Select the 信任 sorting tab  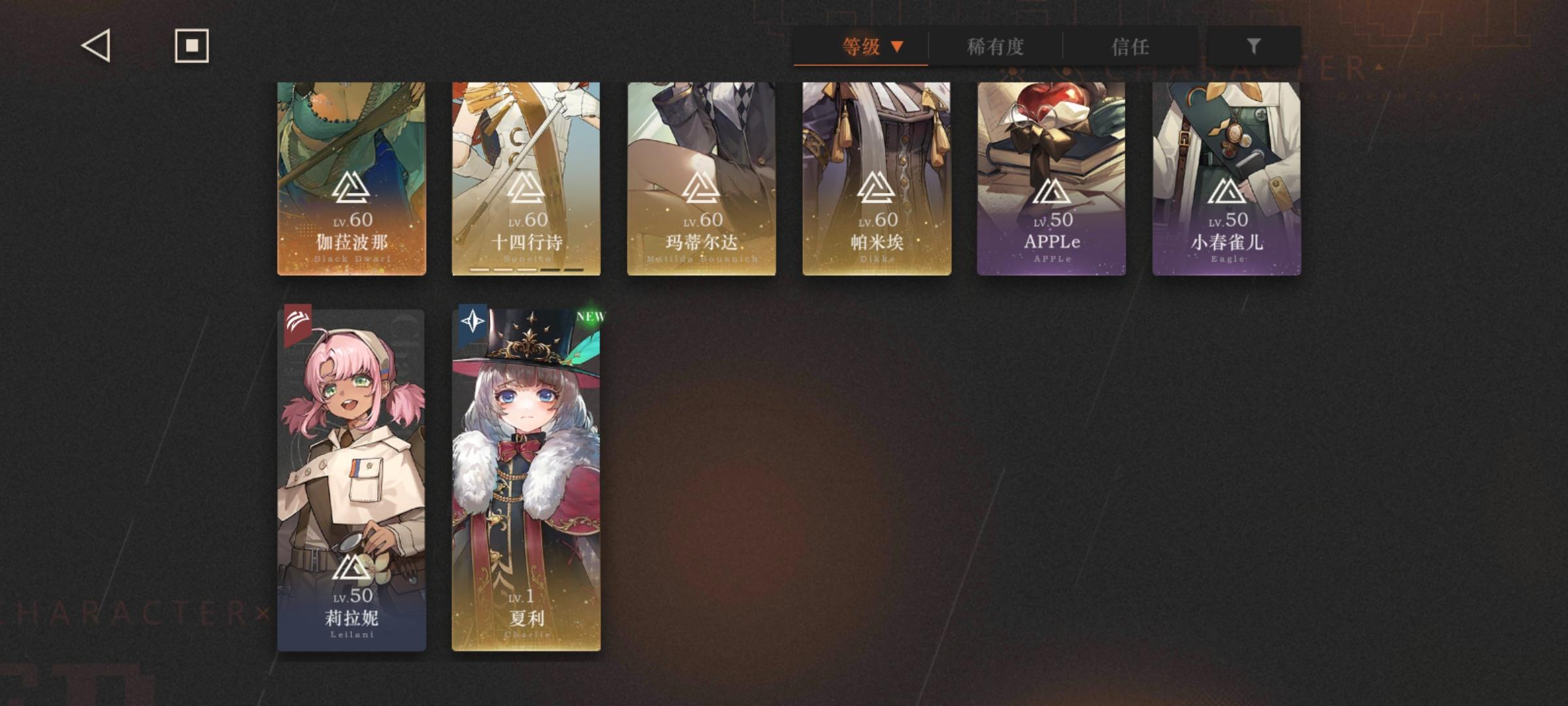coord(1131,47)
